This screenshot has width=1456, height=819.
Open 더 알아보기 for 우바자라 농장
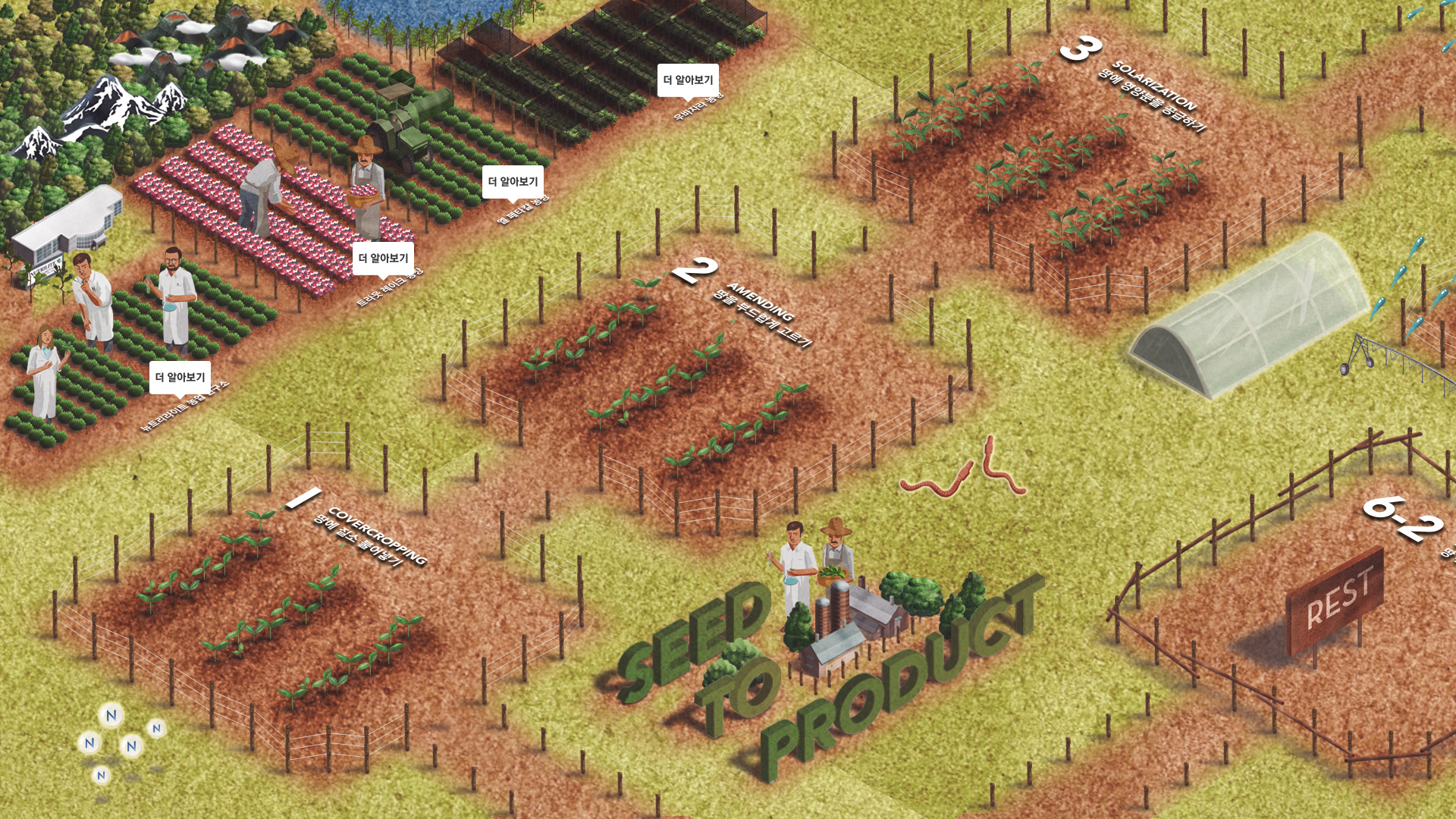coord(688,80)
